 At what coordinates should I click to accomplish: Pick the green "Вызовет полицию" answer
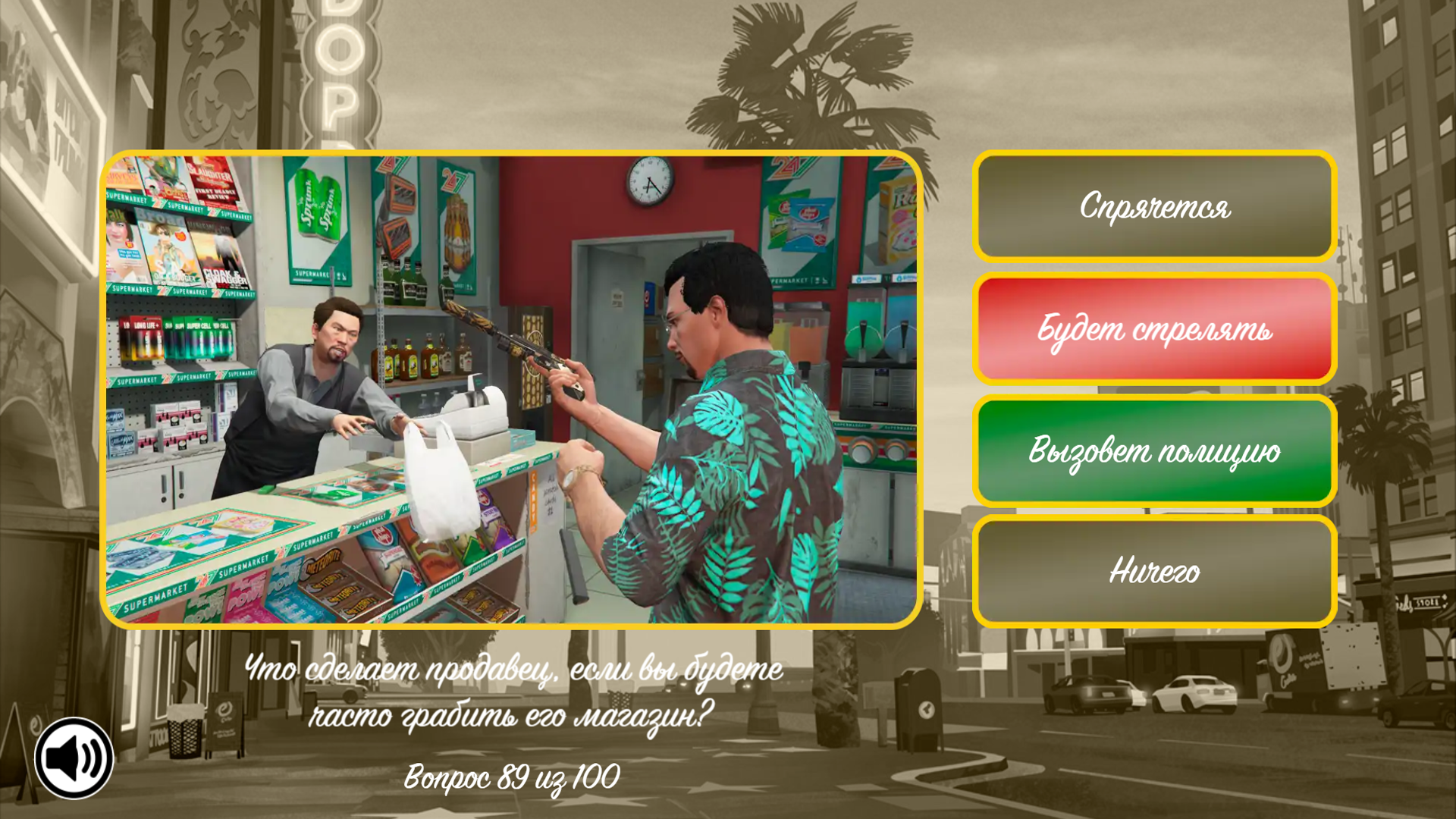[1153, 451]
